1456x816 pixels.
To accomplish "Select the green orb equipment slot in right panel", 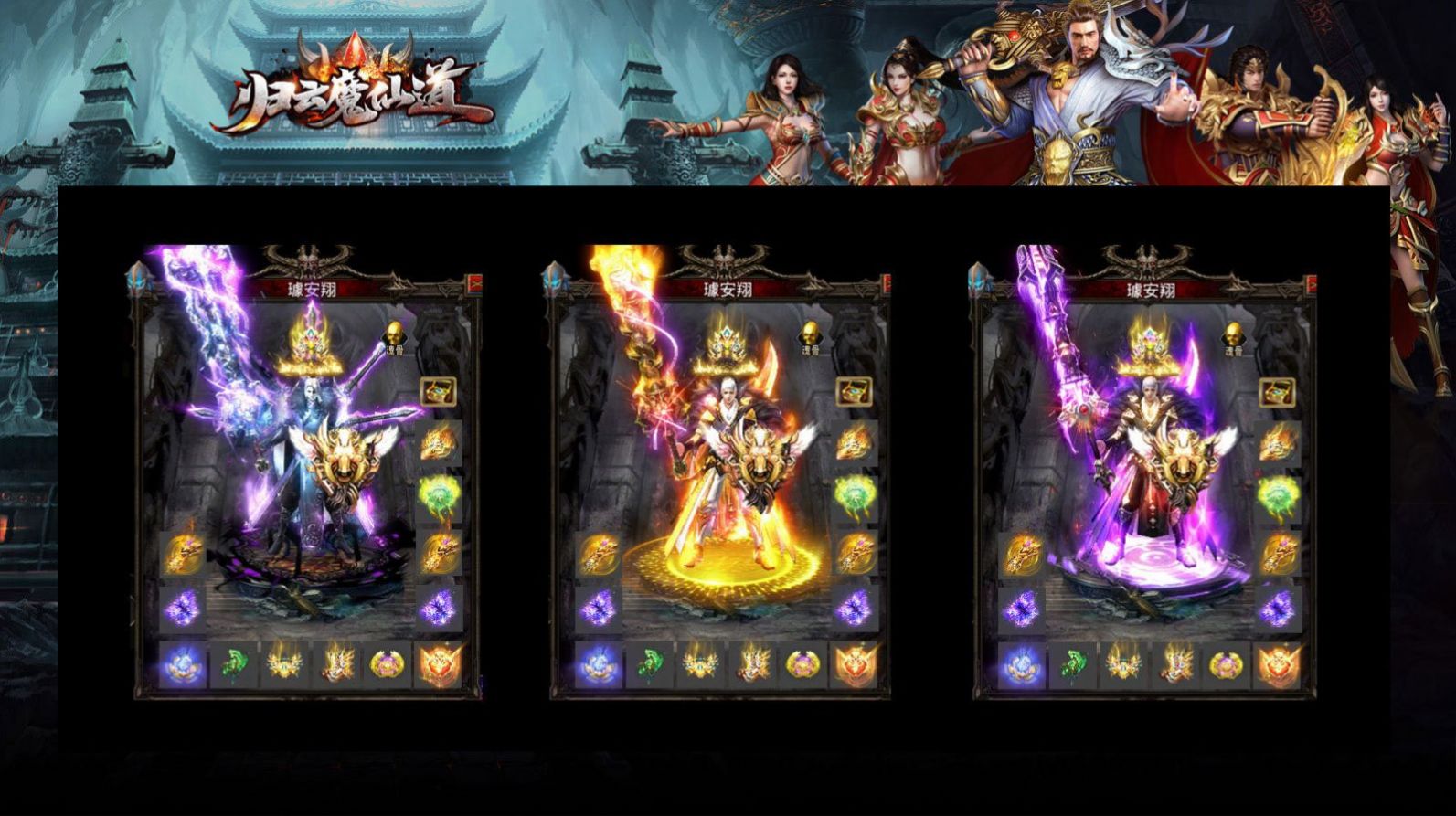I will tap(1276, 495).
